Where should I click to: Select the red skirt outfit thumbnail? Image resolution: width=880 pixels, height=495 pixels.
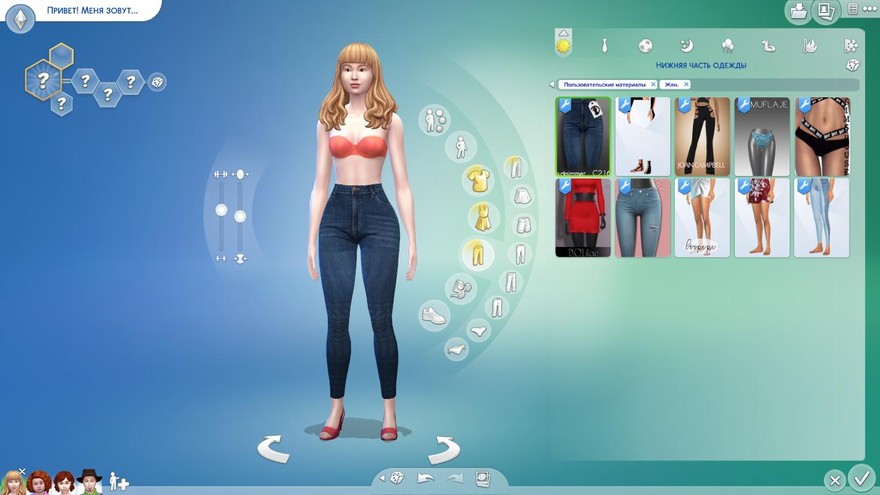[583, 218]
